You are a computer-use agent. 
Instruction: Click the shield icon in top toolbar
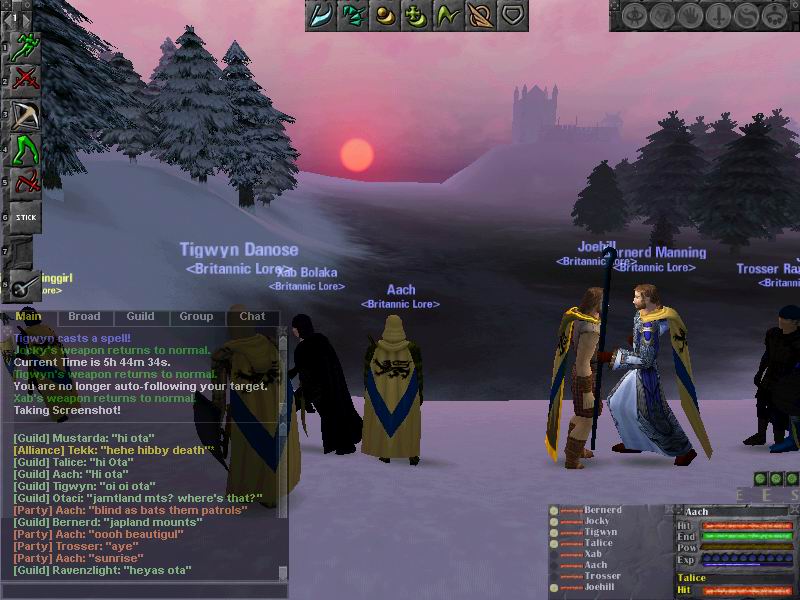(x=512, y=16)
